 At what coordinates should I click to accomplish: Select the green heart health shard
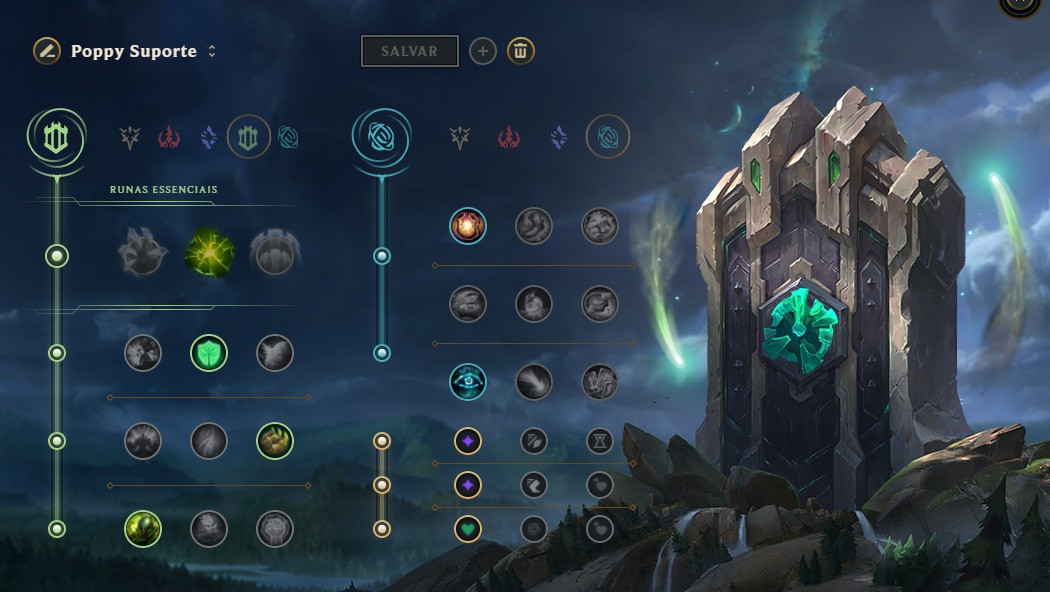(x=468, y=529)
